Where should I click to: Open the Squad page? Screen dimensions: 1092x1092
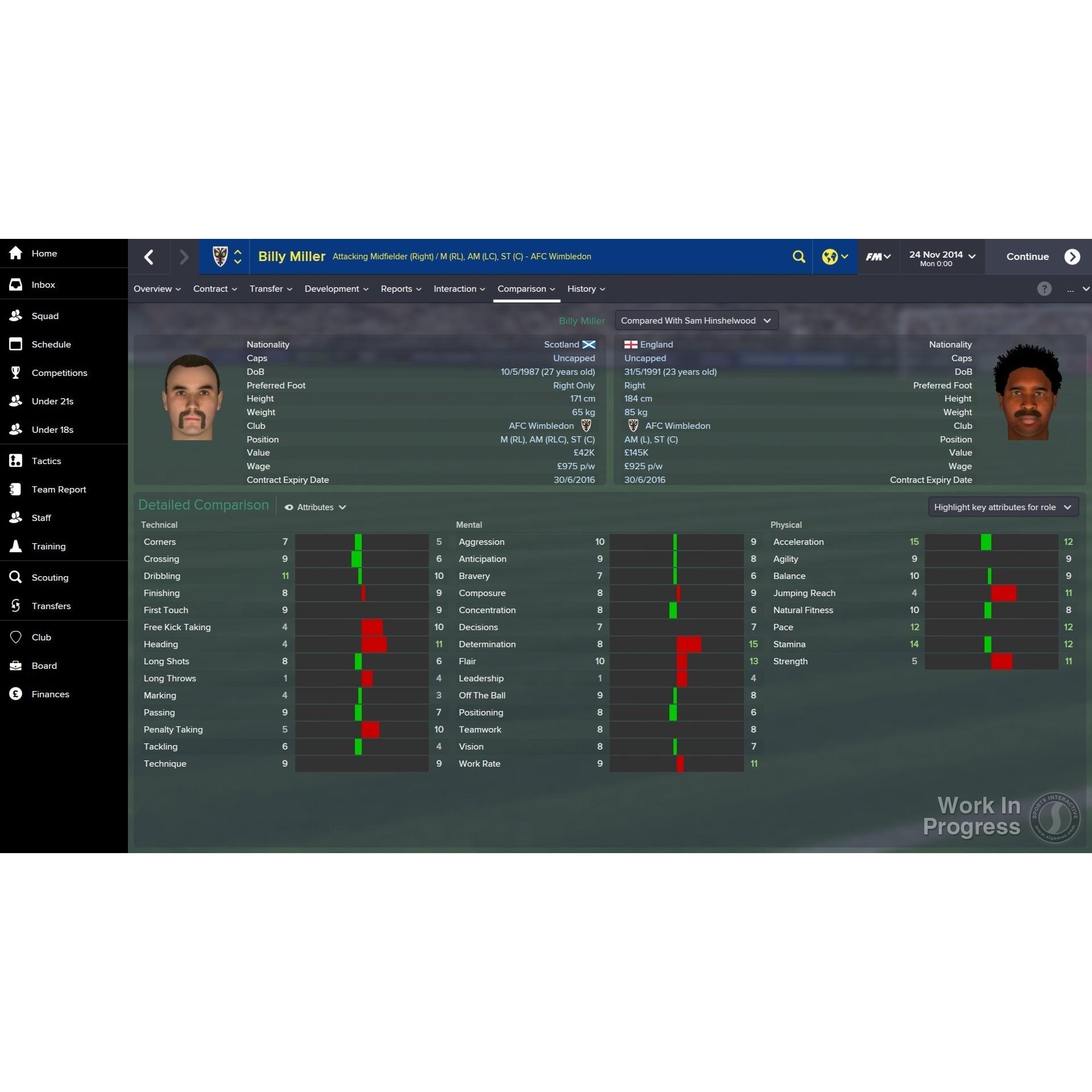point(45,316)
